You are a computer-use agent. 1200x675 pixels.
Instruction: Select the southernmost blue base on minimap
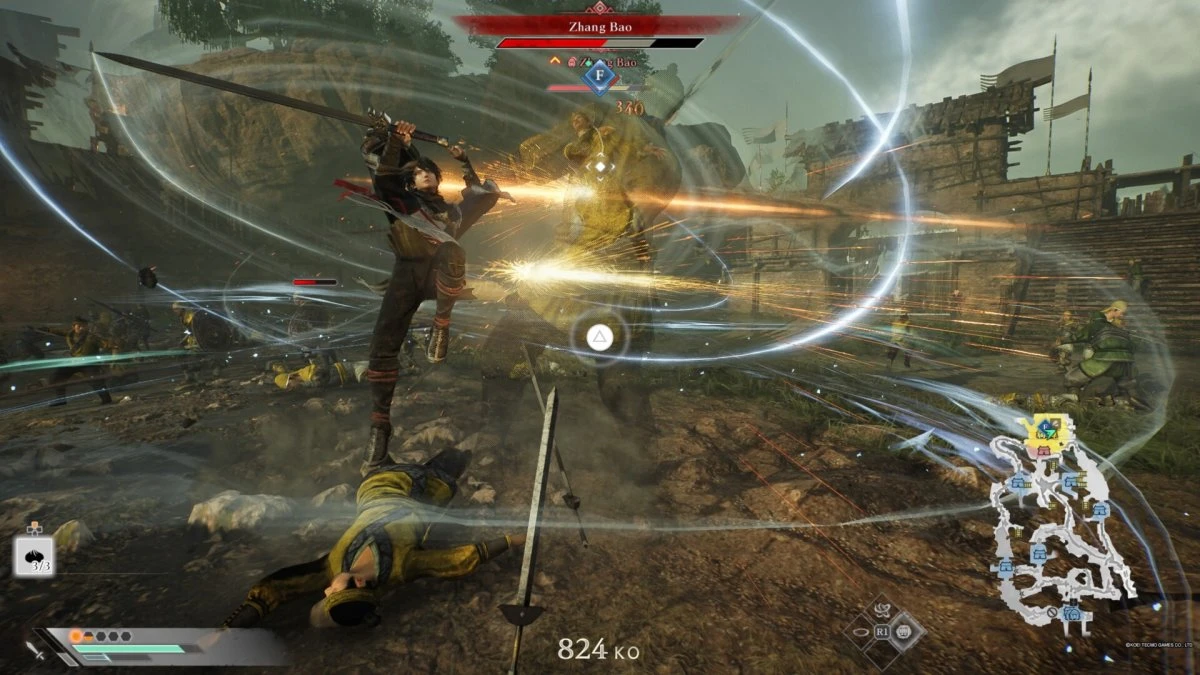[x=1072, y=612]
